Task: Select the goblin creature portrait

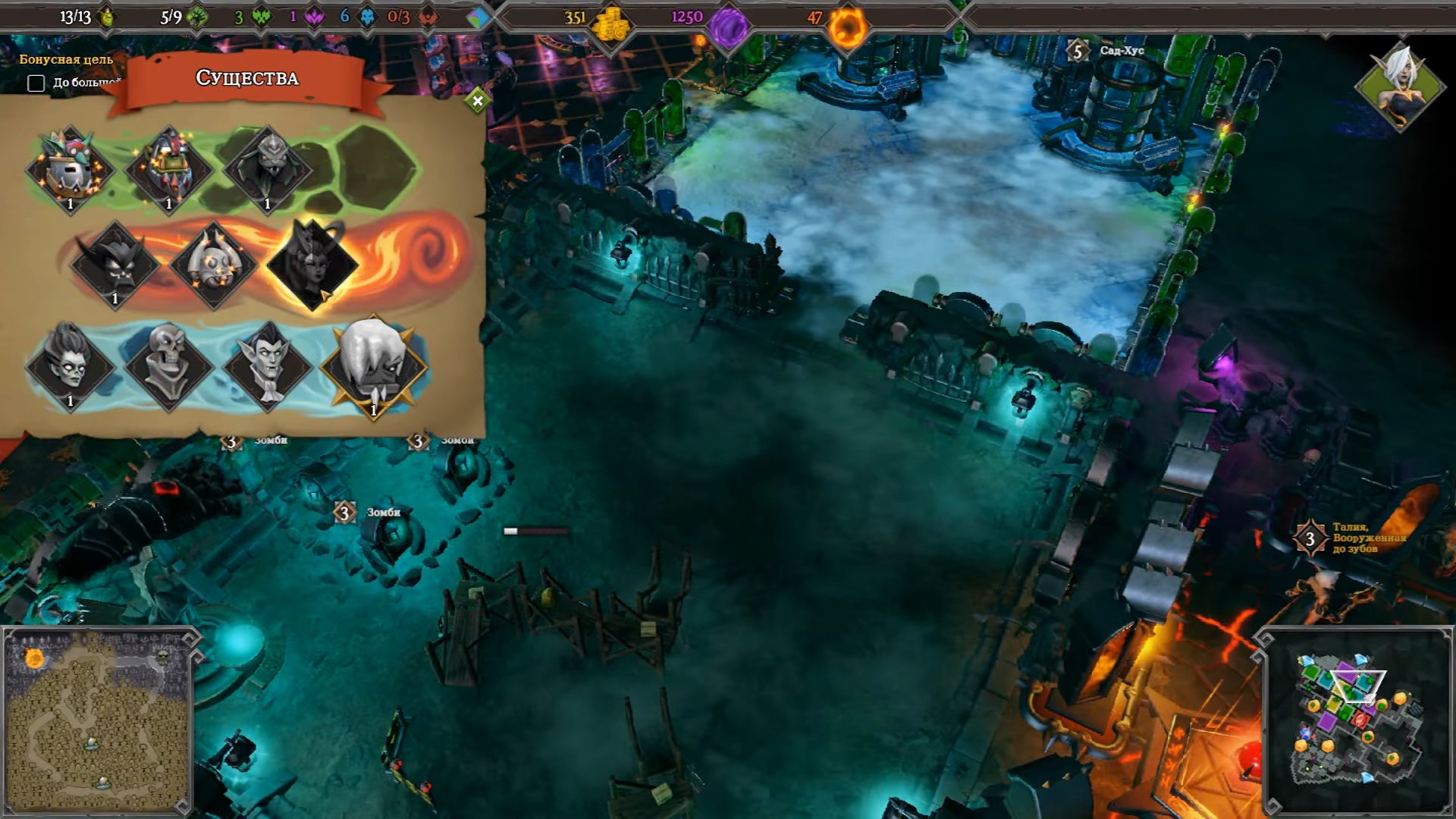Action: tap(70, 168)
